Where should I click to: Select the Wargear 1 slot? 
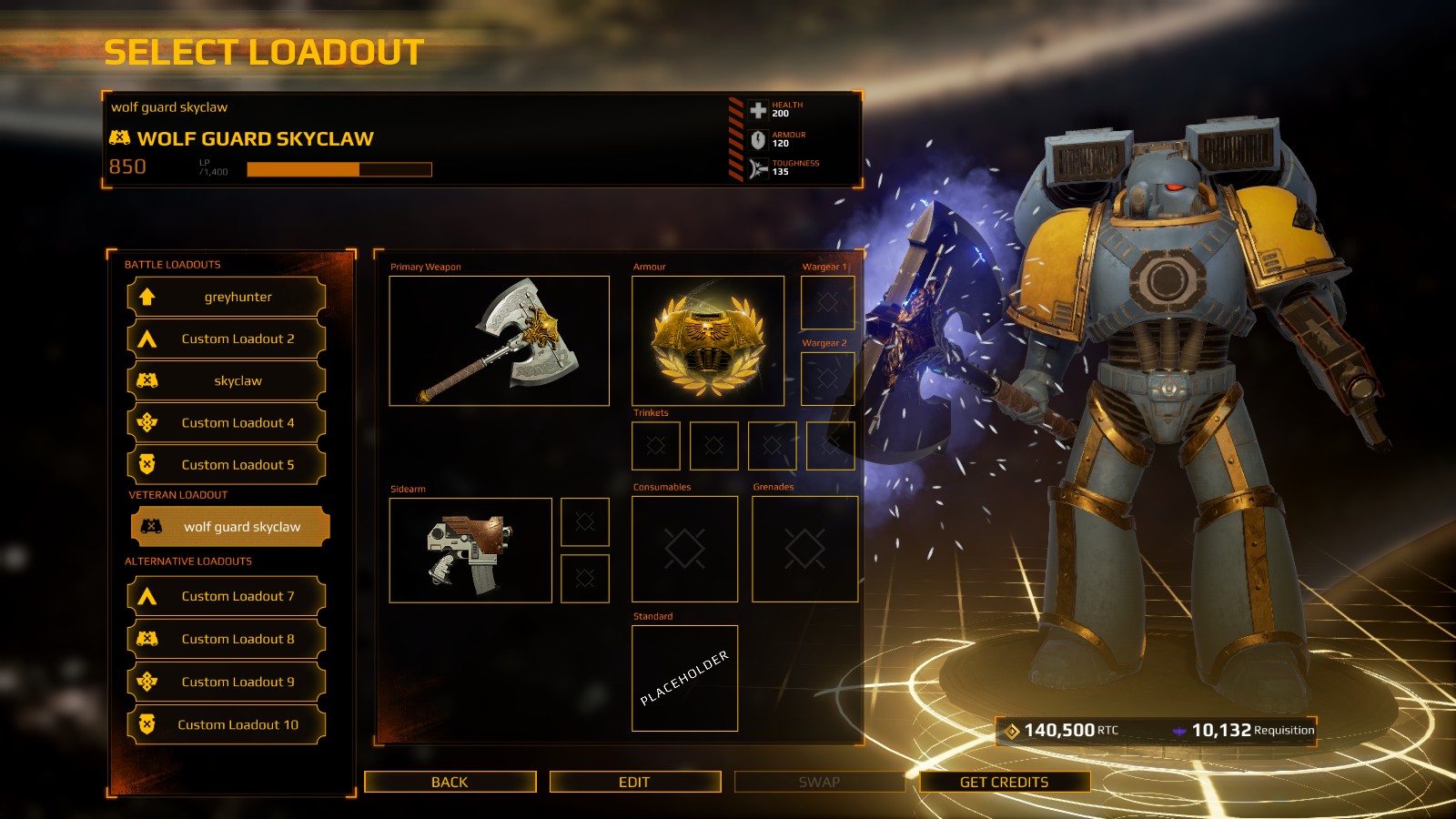[826, 302]
